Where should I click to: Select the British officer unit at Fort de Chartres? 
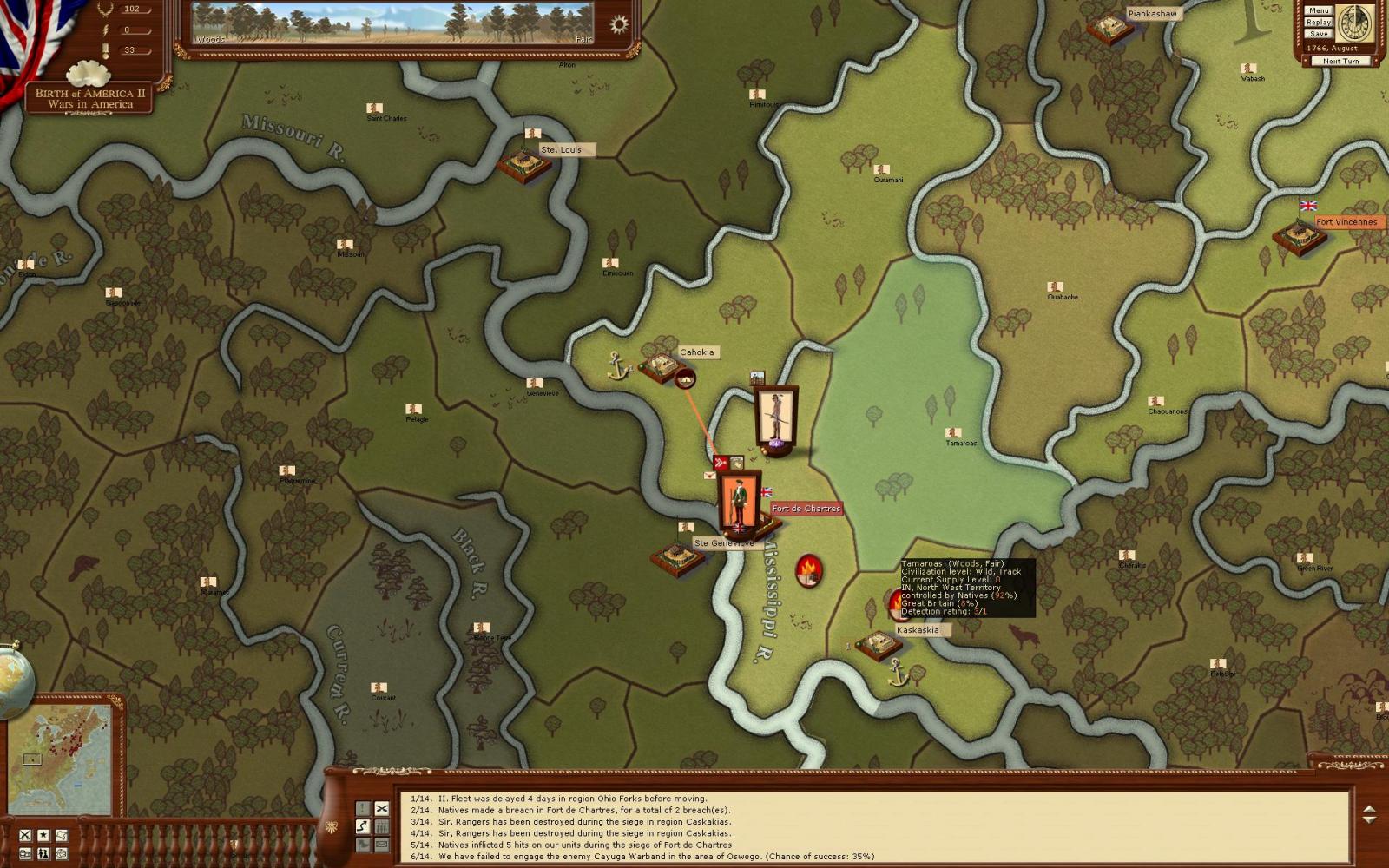(x=740, y=502)
